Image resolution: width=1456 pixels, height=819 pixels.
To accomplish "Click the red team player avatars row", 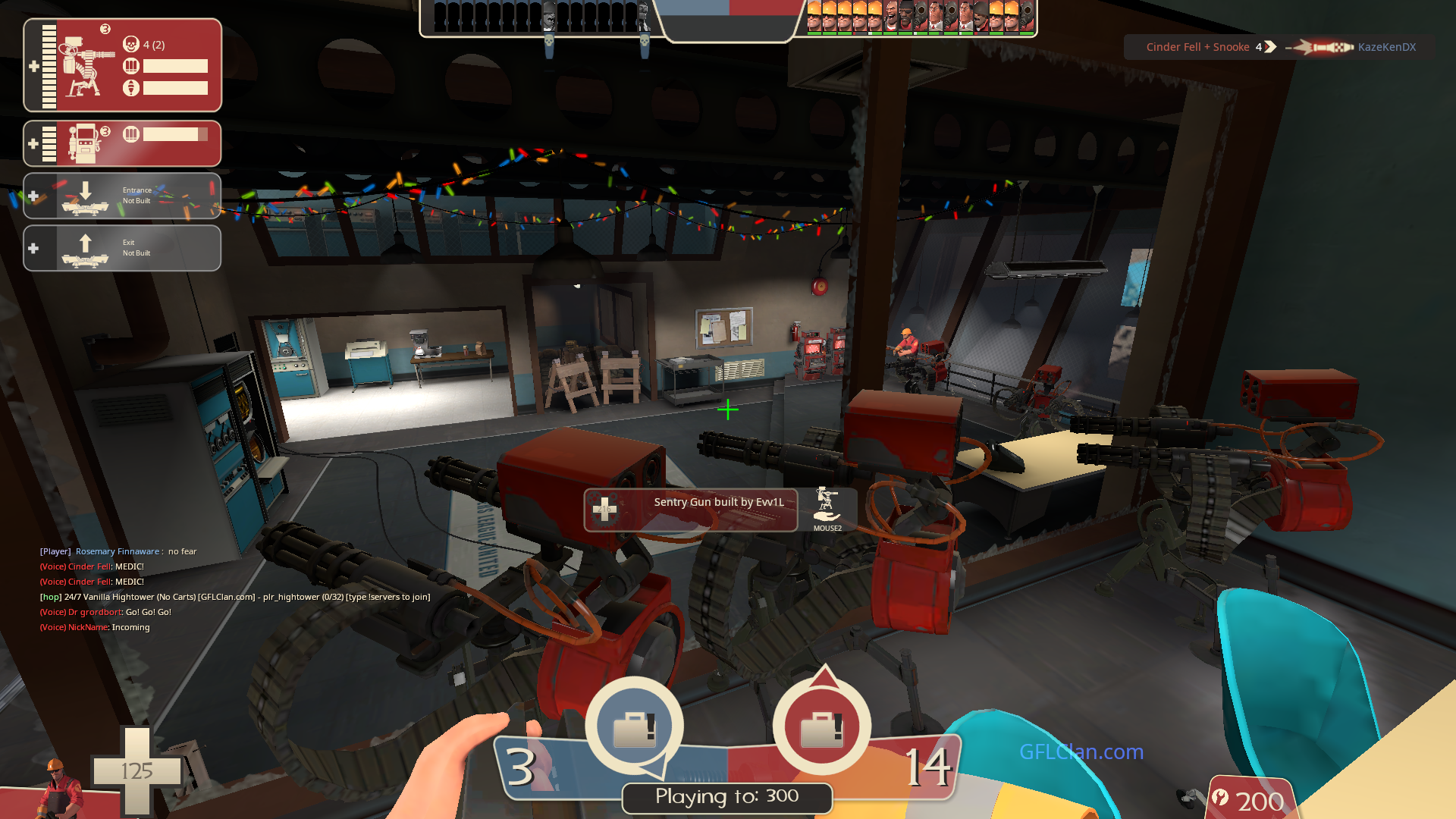I will tap(920, 17).
